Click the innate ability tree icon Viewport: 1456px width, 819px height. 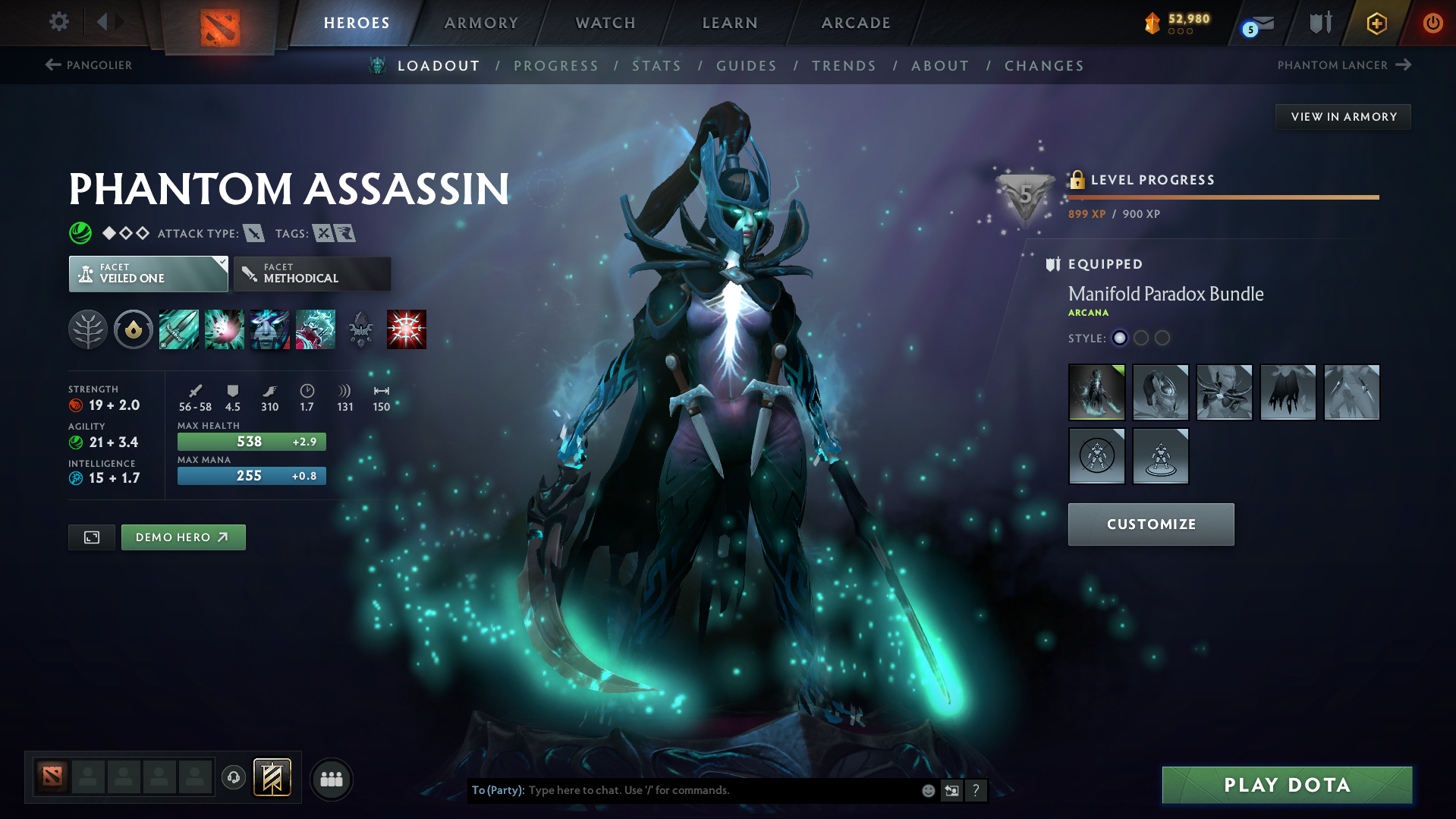(88, 329)
